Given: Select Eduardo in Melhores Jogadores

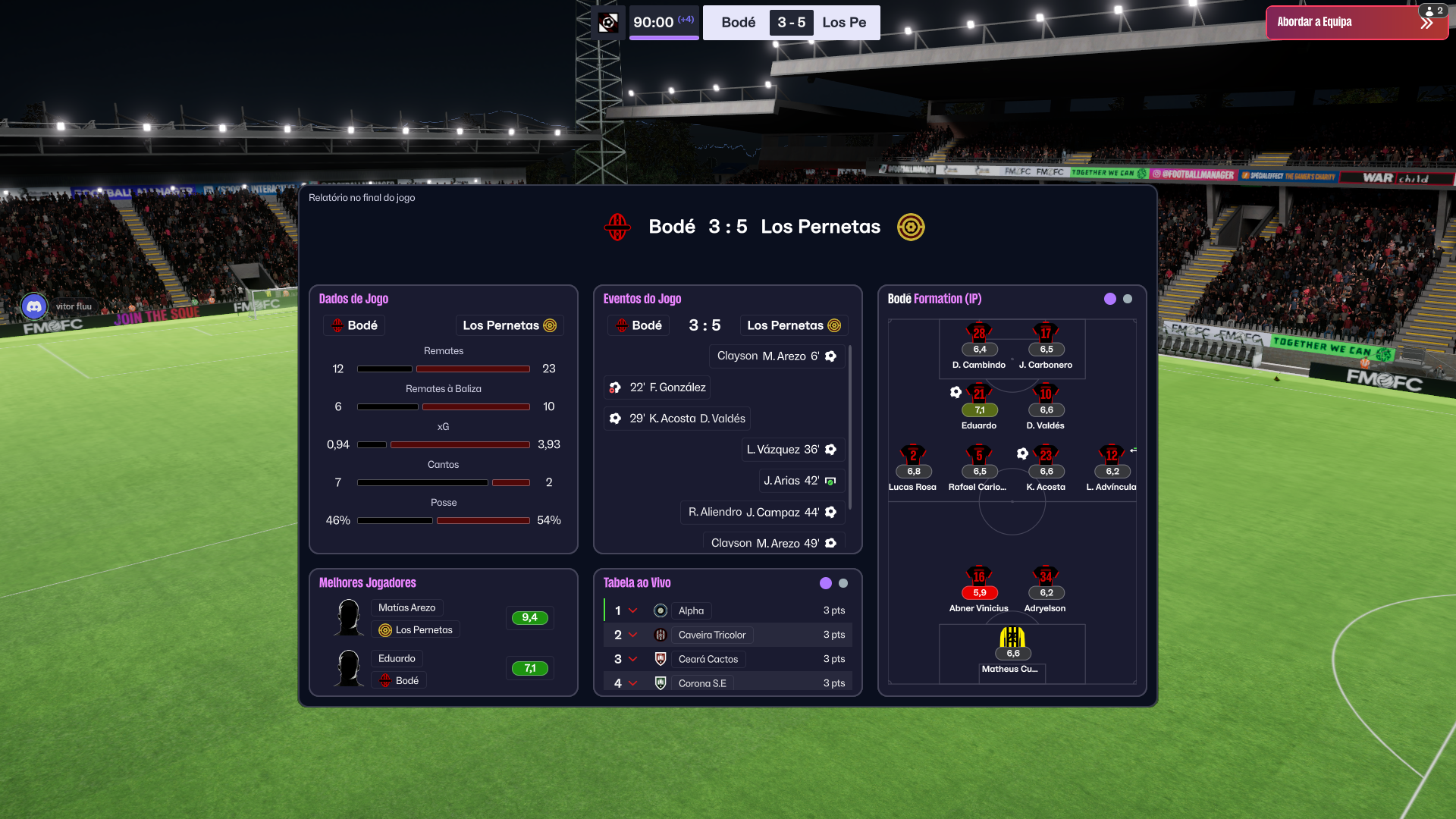Looking at the screenshot, I should coord(397,658).
